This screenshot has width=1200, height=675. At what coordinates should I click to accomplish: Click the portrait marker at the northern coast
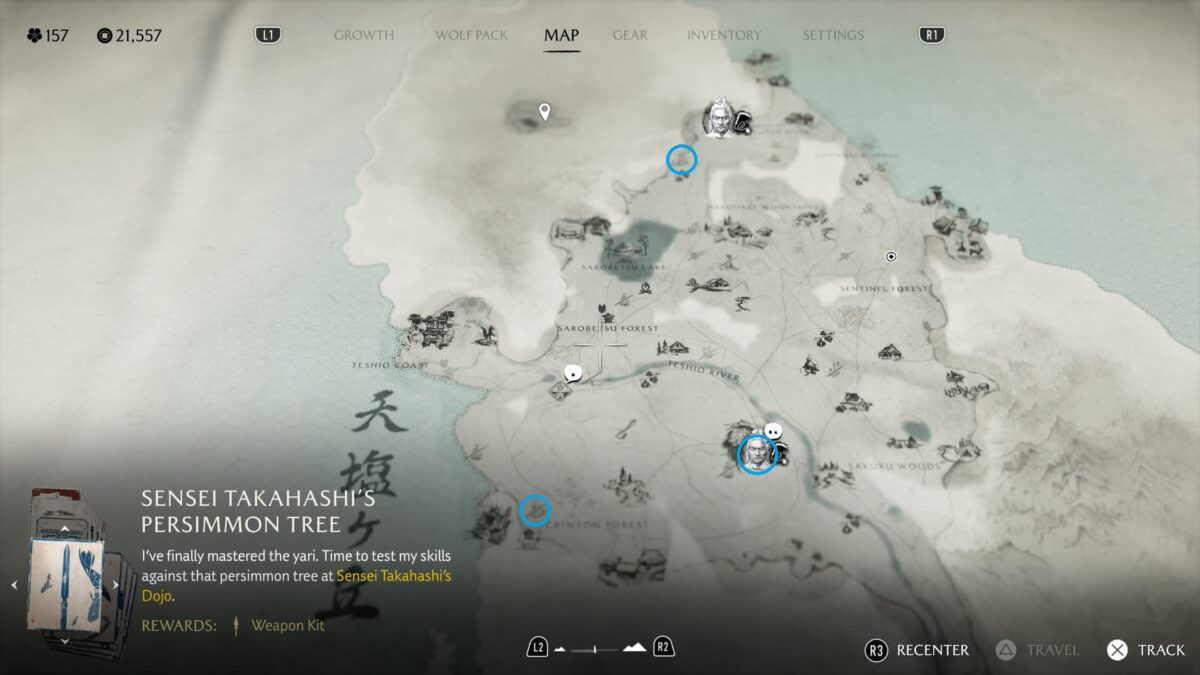(718, 119)
